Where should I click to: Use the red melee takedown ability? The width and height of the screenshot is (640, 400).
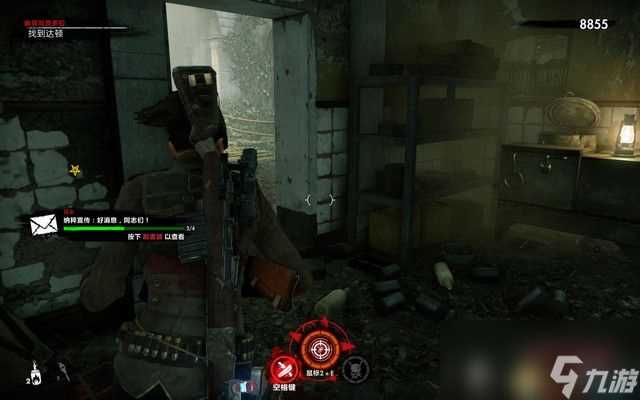point(285,367)
